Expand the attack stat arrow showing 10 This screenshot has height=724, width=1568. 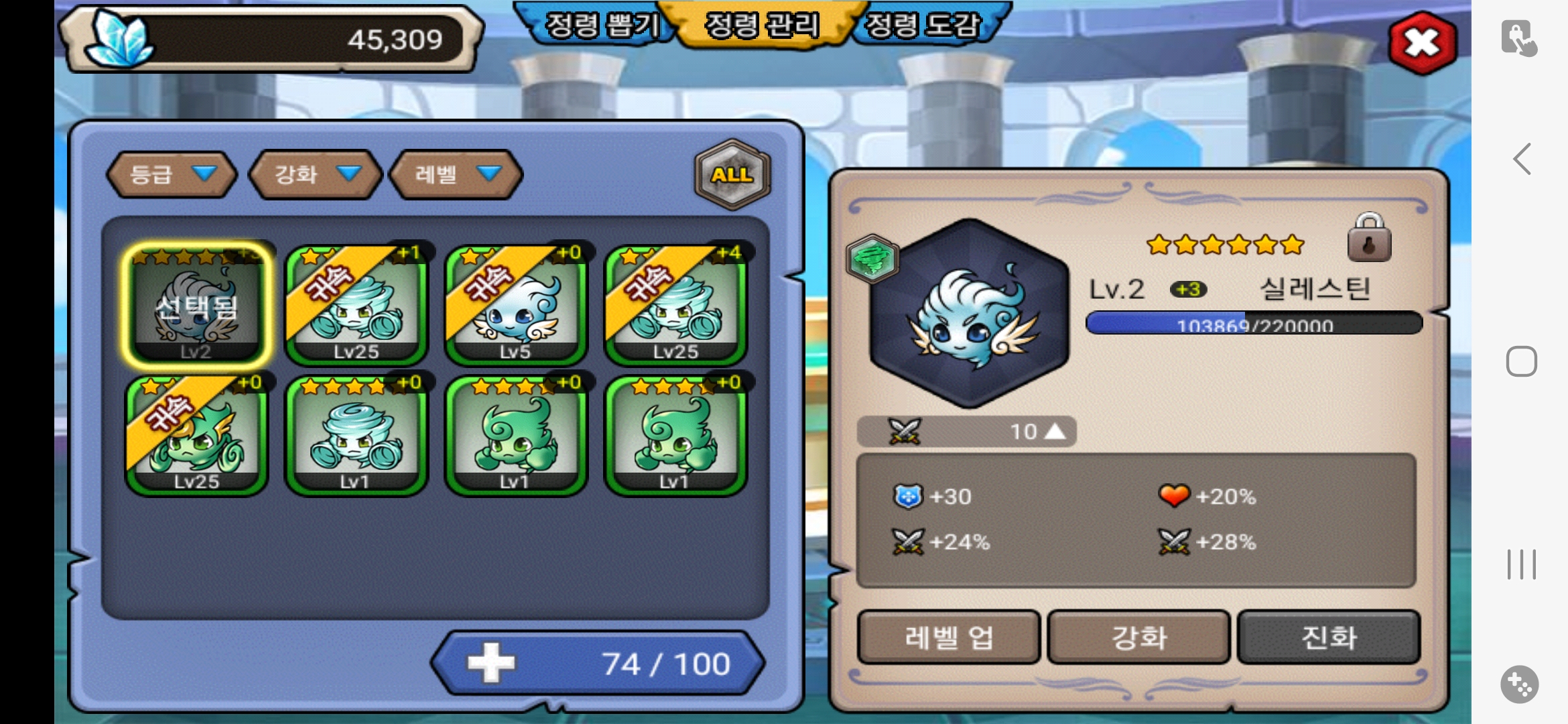pyautogui.click(x=1055, y=431)
